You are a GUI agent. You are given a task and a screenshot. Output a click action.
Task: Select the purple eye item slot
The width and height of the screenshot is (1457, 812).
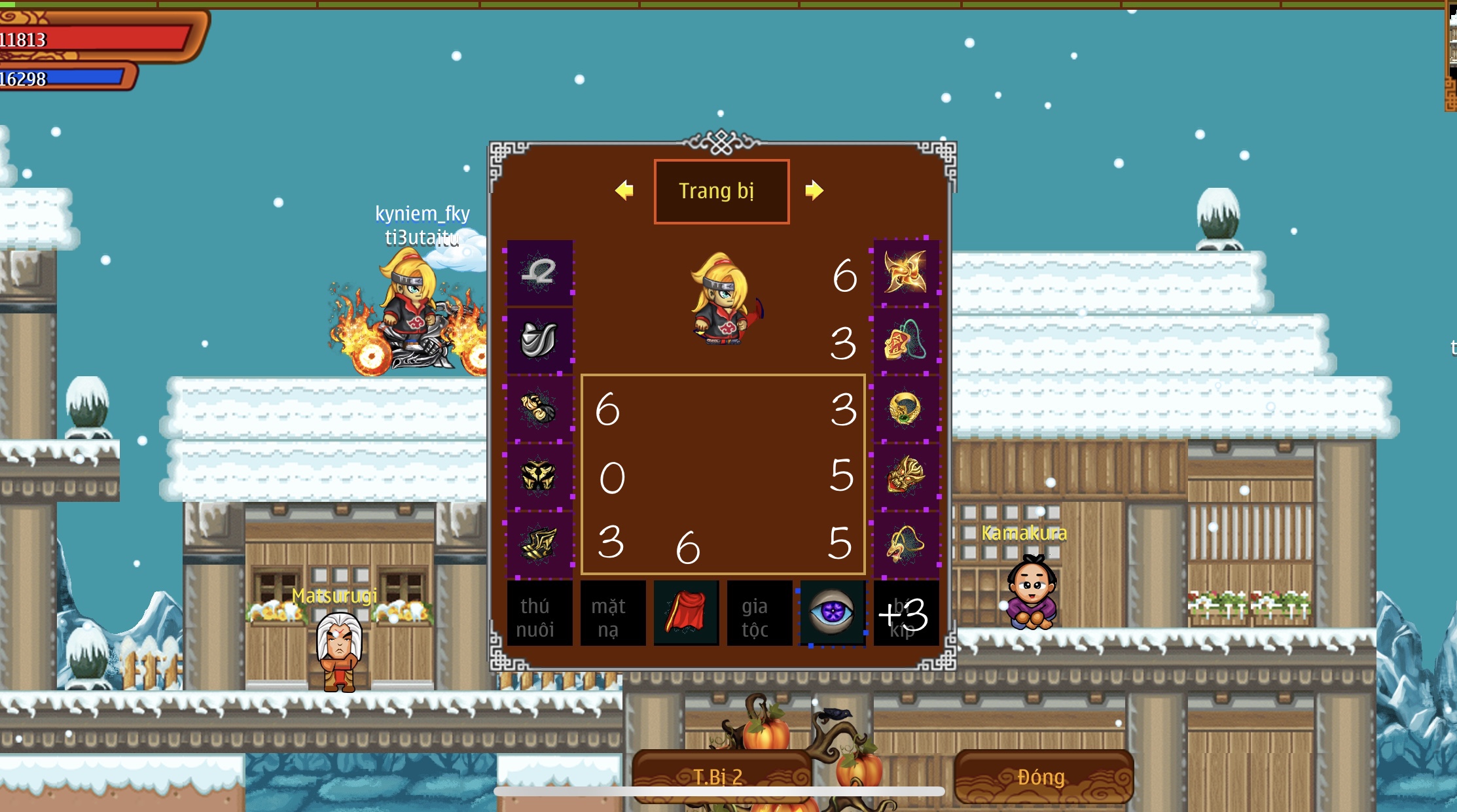(833, 614)
